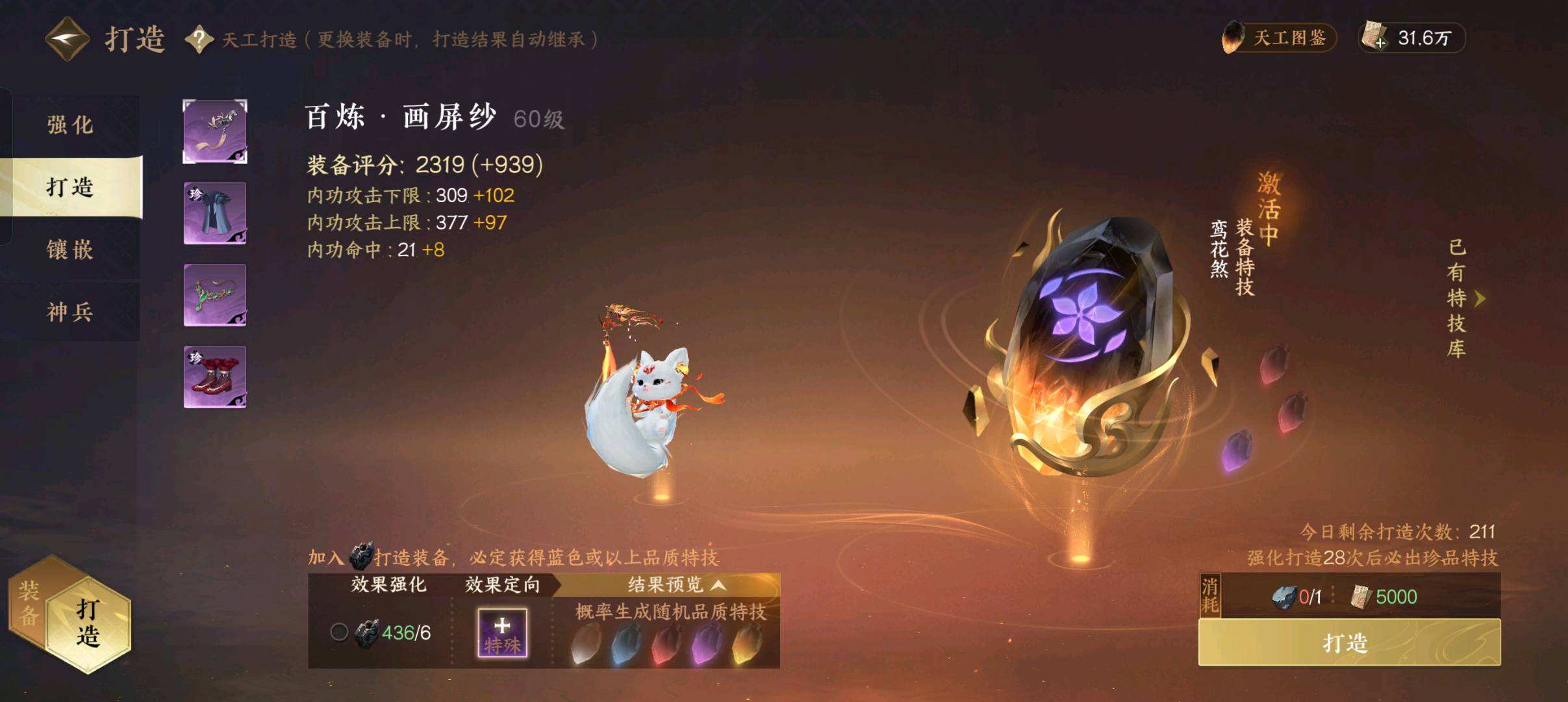Screen dimensions: 1568x702
Task: Click the gold 打造 forge button
Action: [1348, 643]
